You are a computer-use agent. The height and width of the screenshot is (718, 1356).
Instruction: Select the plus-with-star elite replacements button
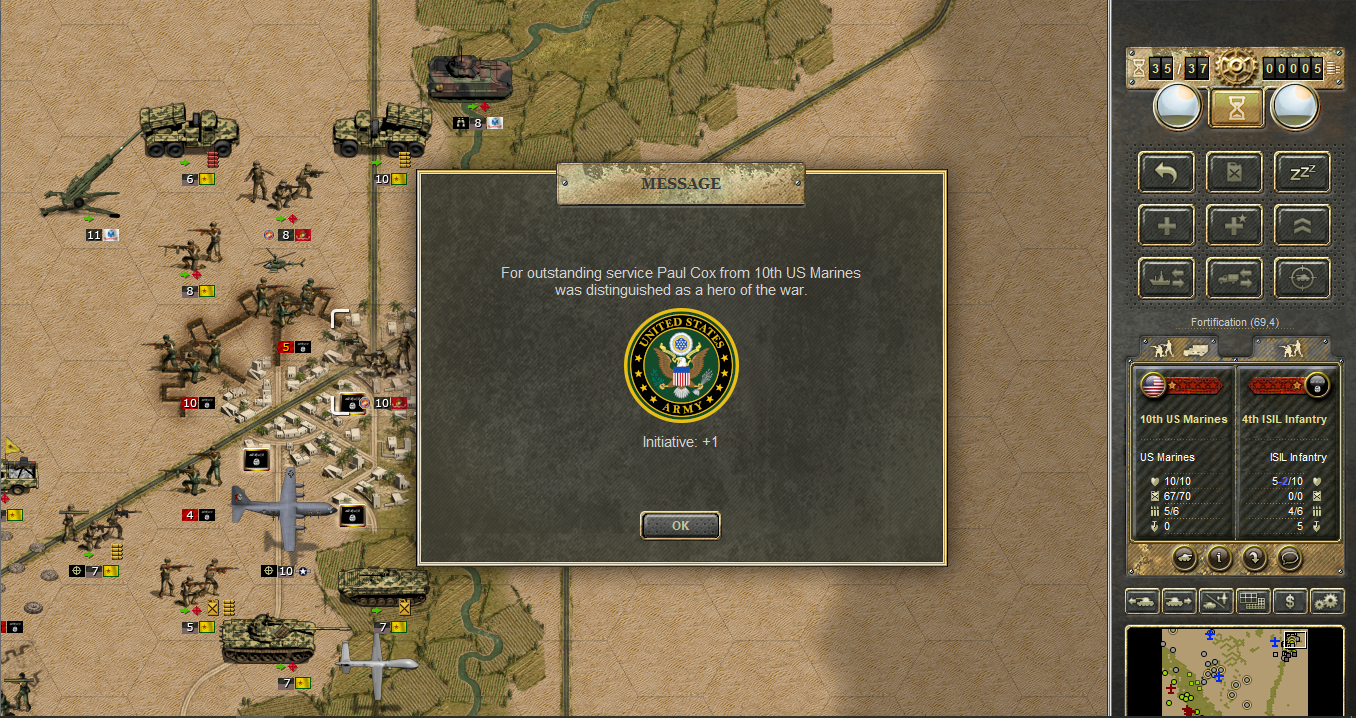[1234, 225]
